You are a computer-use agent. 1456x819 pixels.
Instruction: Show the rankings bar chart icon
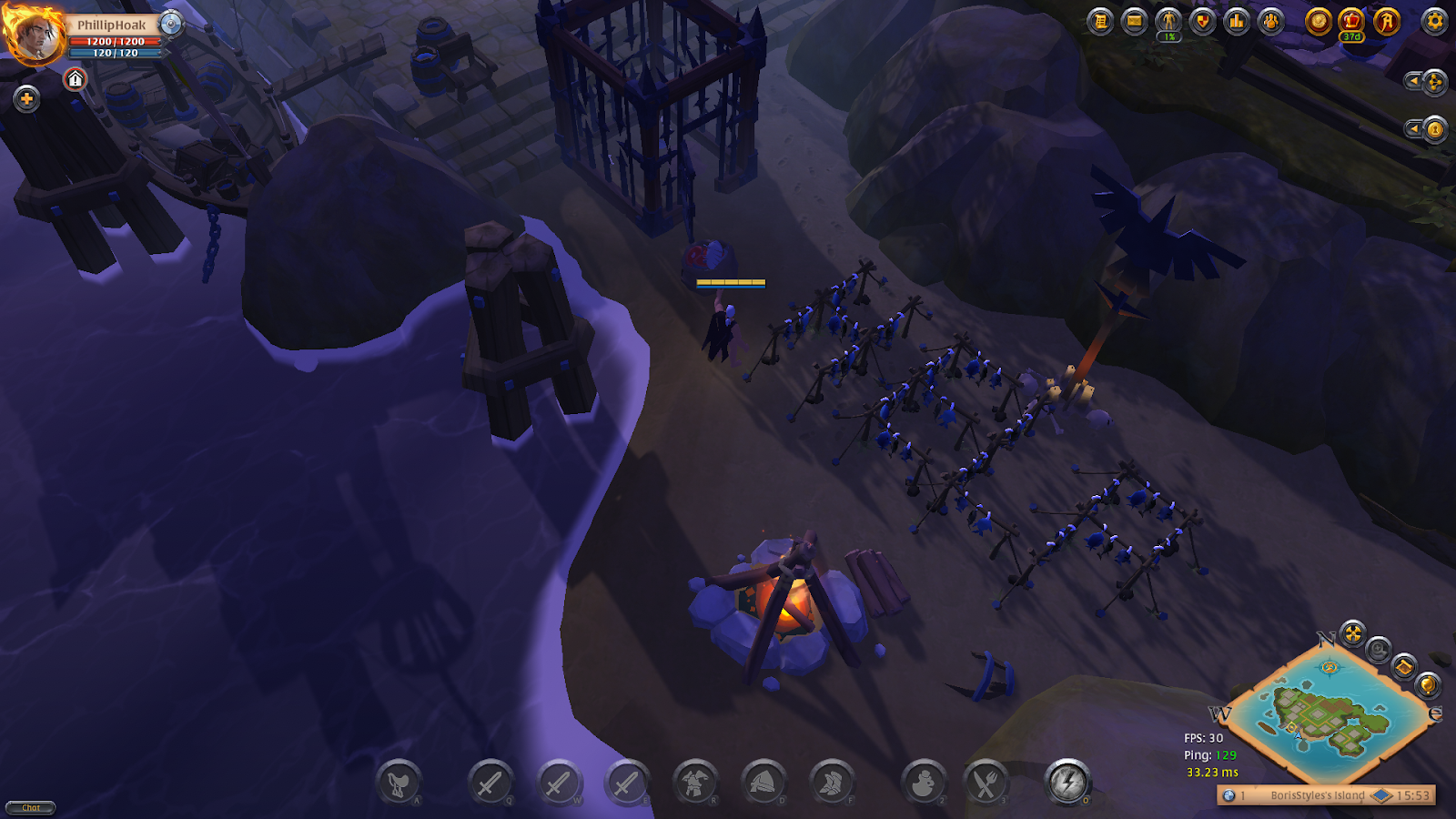click(1237, 21)
